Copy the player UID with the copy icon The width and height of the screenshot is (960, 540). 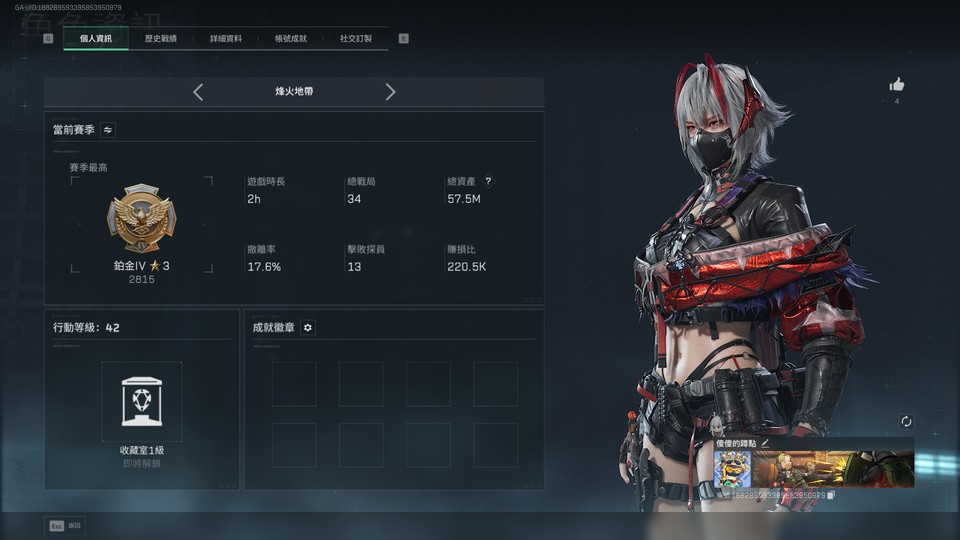pyautogui.click(x=832, y=495)
